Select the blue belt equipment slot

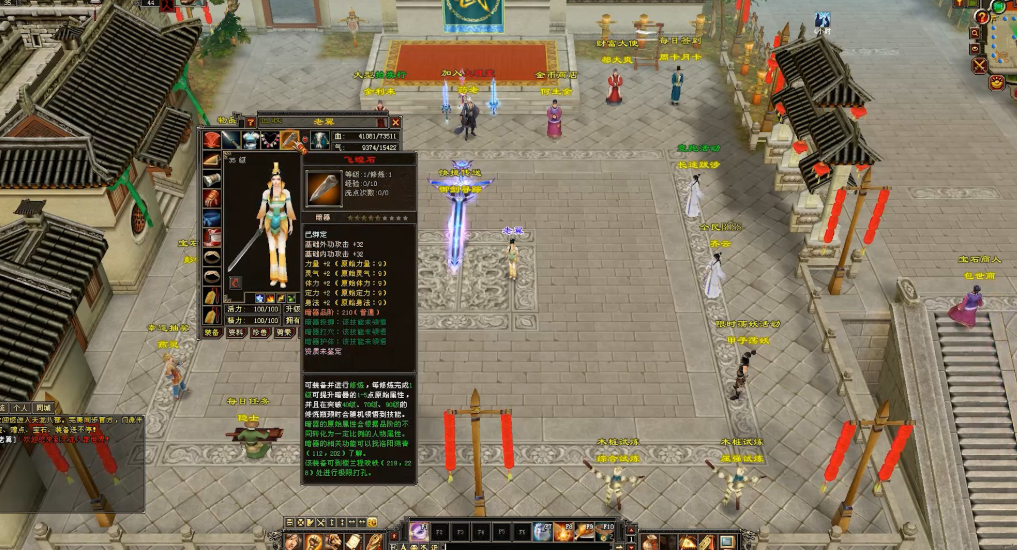pyautogui.click(x=212, y=219)
